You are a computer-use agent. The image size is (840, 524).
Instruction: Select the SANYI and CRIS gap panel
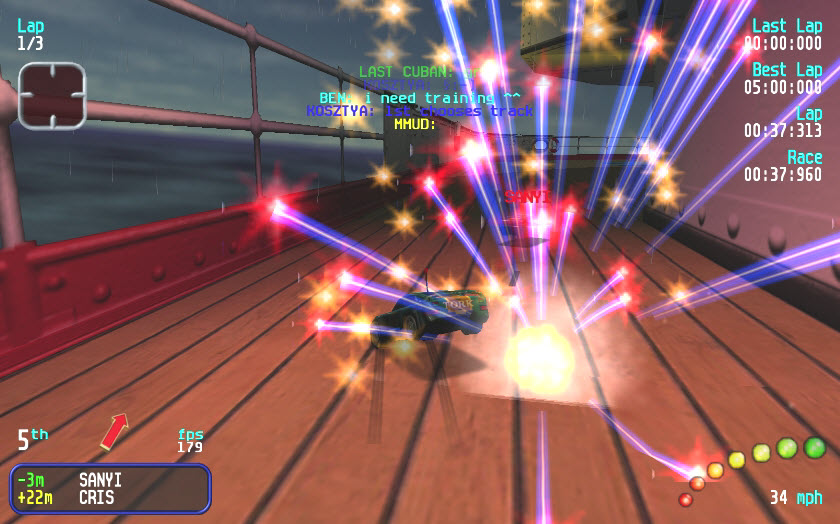coord(110,488)
